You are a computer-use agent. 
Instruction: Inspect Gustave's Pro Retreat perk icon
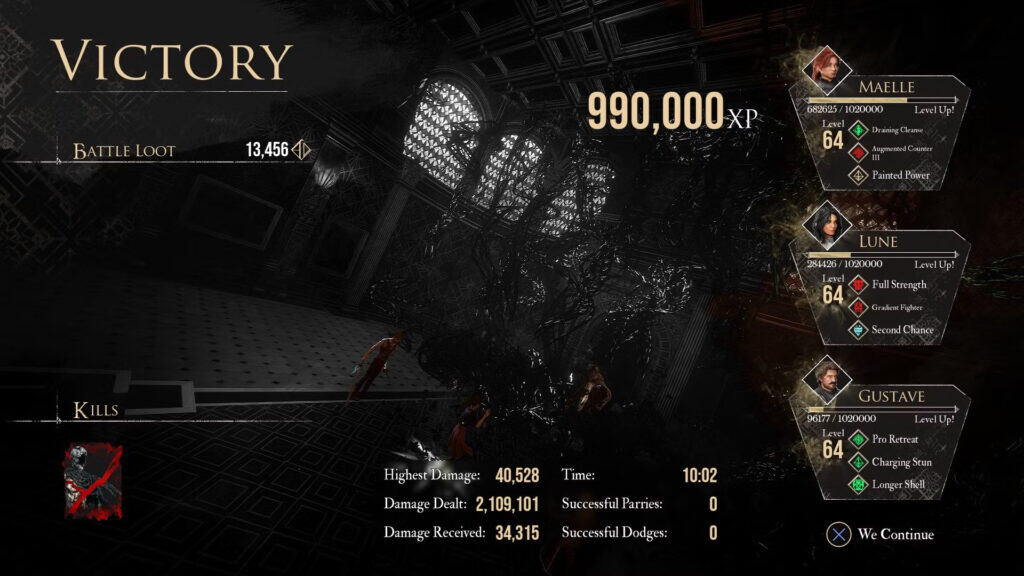[x=858, y=439]
